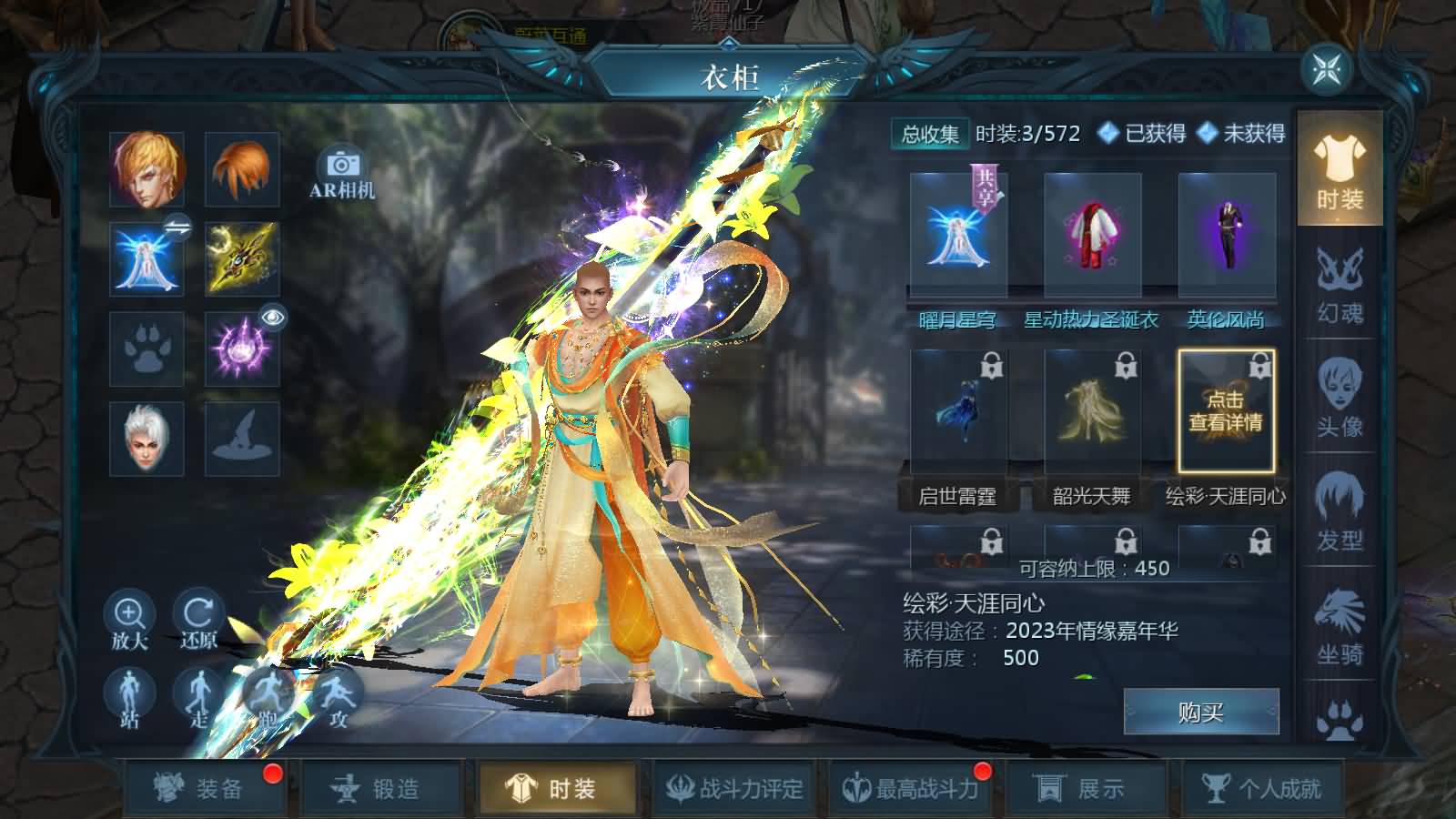This screenshot has width=1456, height=819.
Task: Select the 曜月星穹 outfit thumbnail
Action: [x=957, y=233]
